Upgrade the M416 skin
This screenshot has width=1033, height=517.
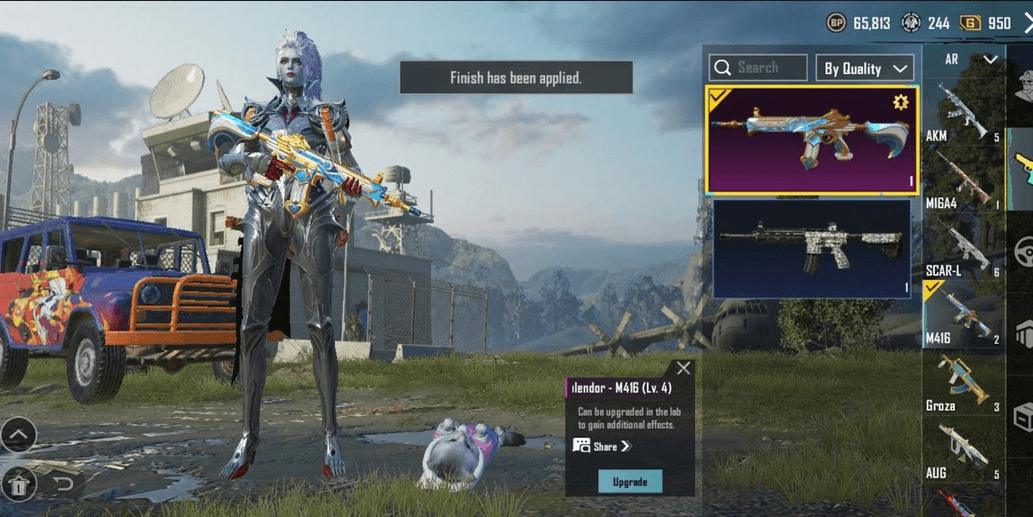[x=630, y=481]
